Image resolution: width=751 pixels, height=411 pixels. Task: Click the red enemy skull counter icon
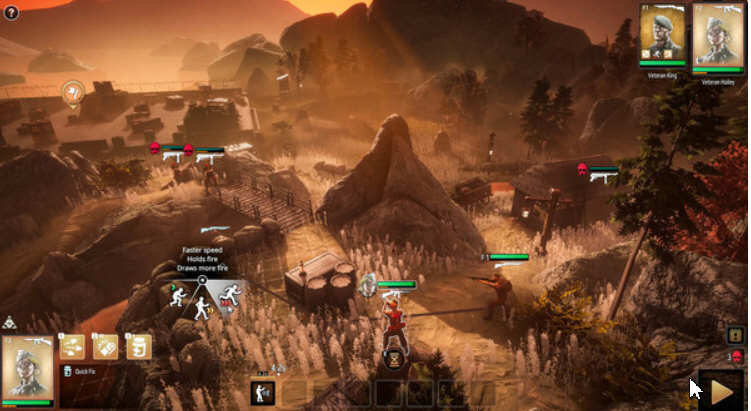tap(738, 356)
